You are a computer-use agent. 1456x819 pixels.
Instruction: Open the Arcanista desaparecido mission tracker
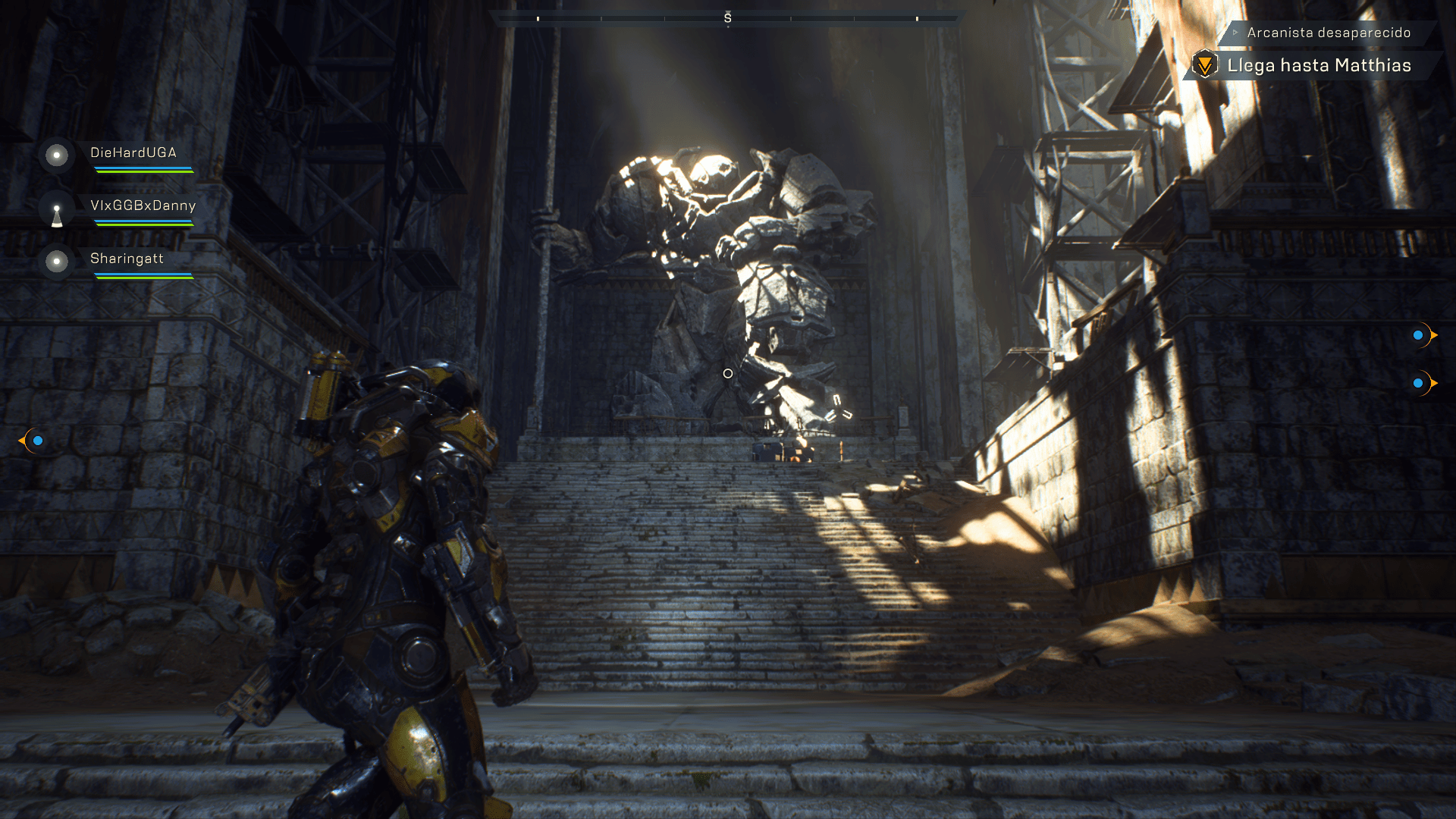coord(1328,33)
